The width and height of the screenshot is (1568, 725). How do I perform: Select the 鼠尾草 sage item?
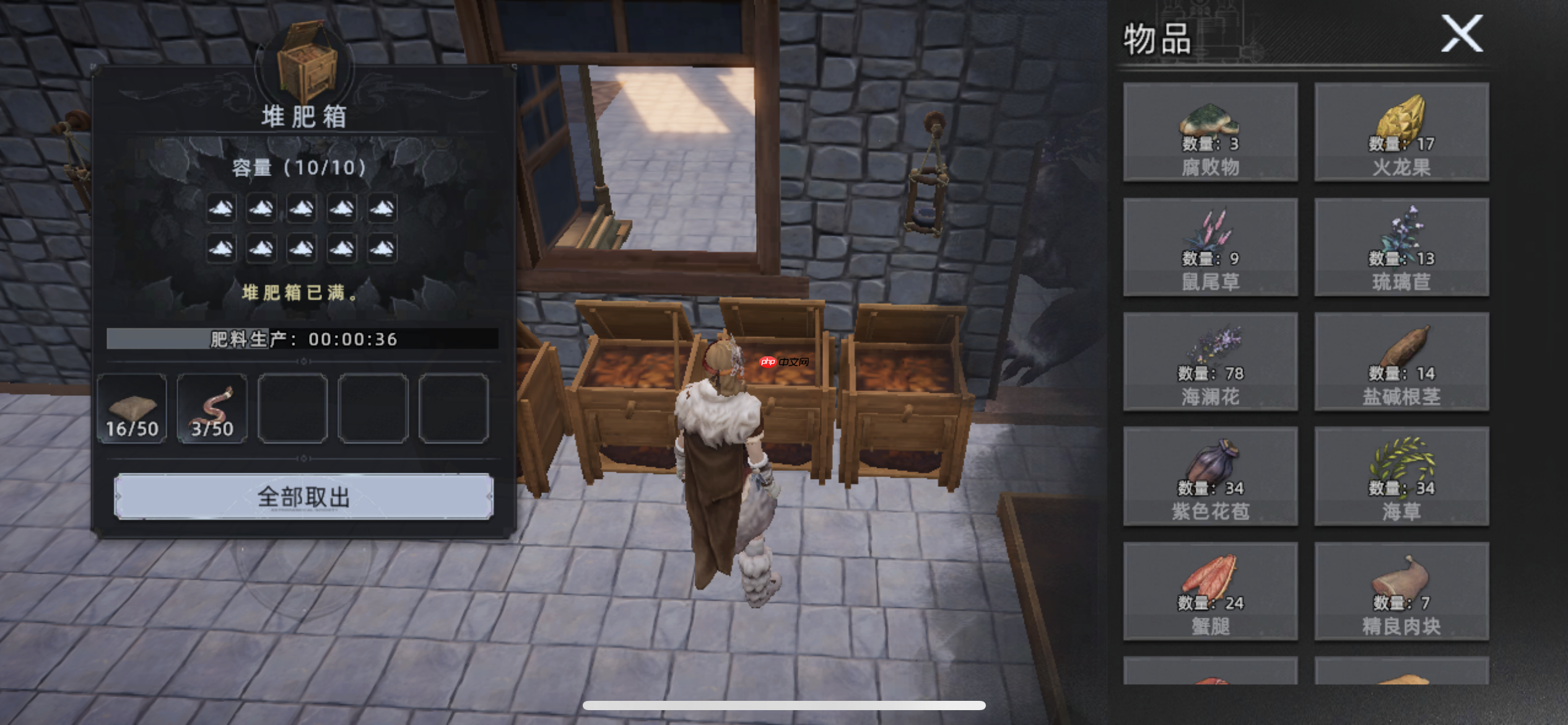(1210, 247)
